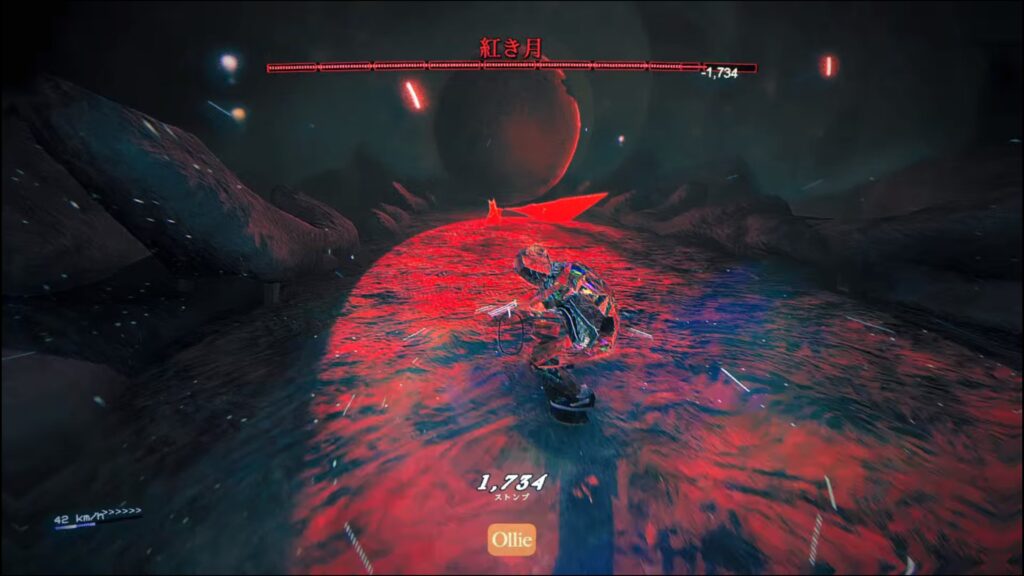The width and height of the screenshot is (1024, 576).
Task: Click the orange Ollie button
Action: click(x=512, y=540)
